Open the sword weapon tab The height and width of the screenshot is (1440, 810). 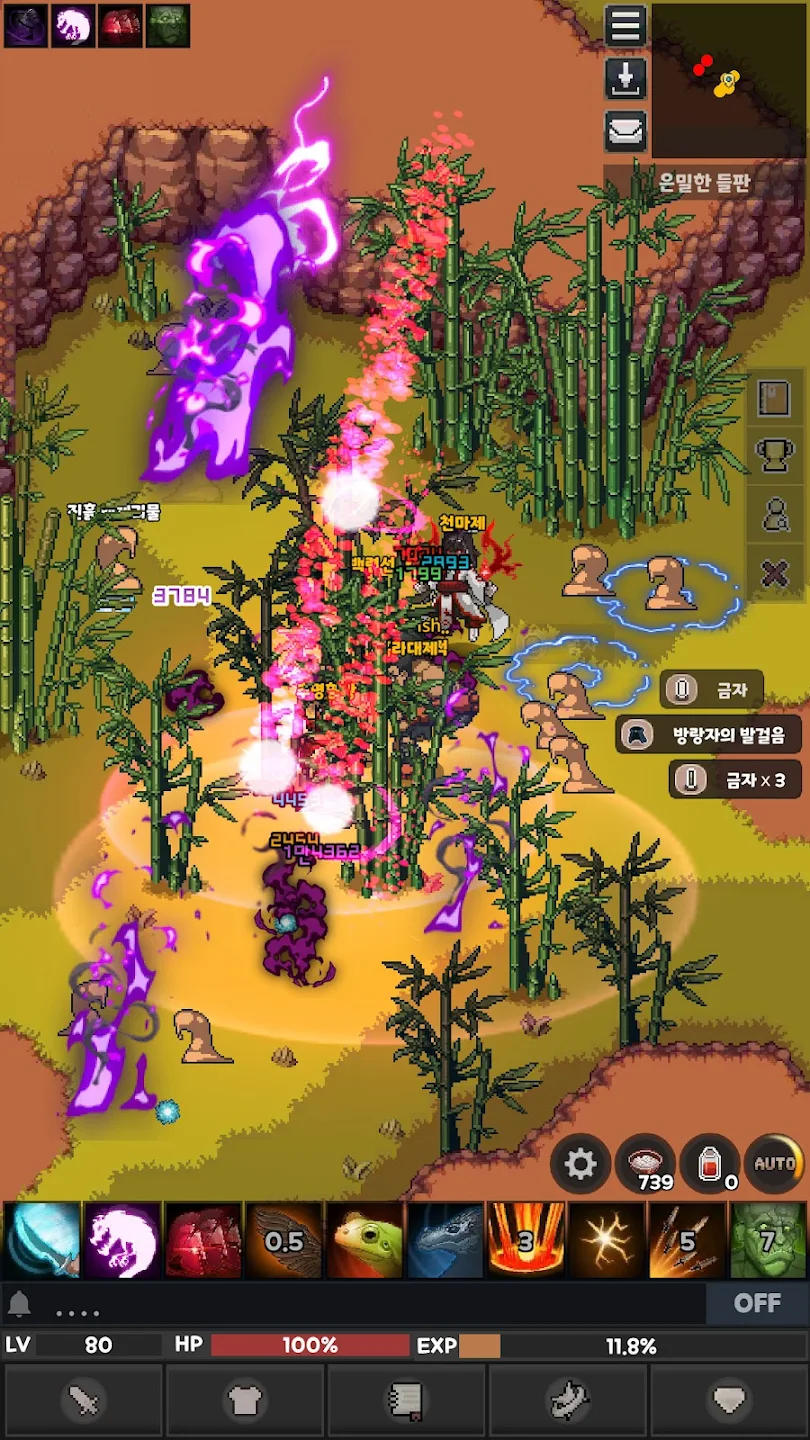point(83,1401)
